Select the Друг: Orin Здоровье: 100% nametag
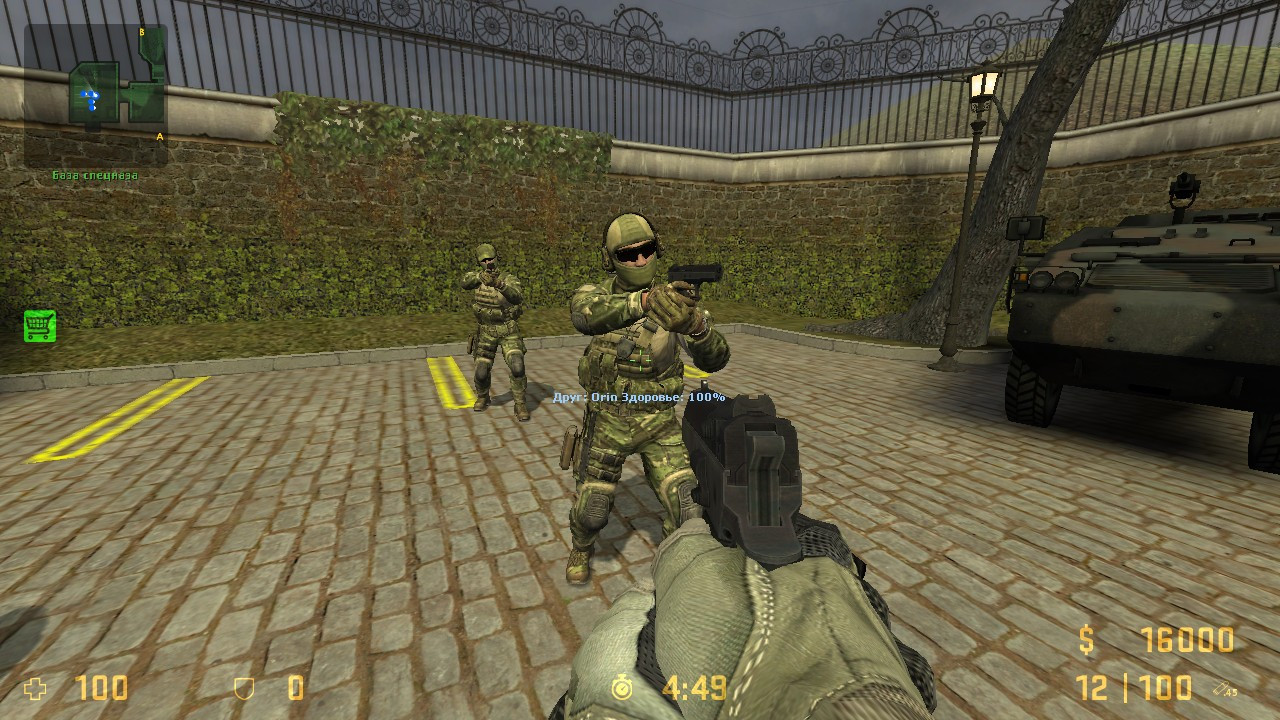The width and height of the screenshot is (1280, 720). click(x=640, y=396)
